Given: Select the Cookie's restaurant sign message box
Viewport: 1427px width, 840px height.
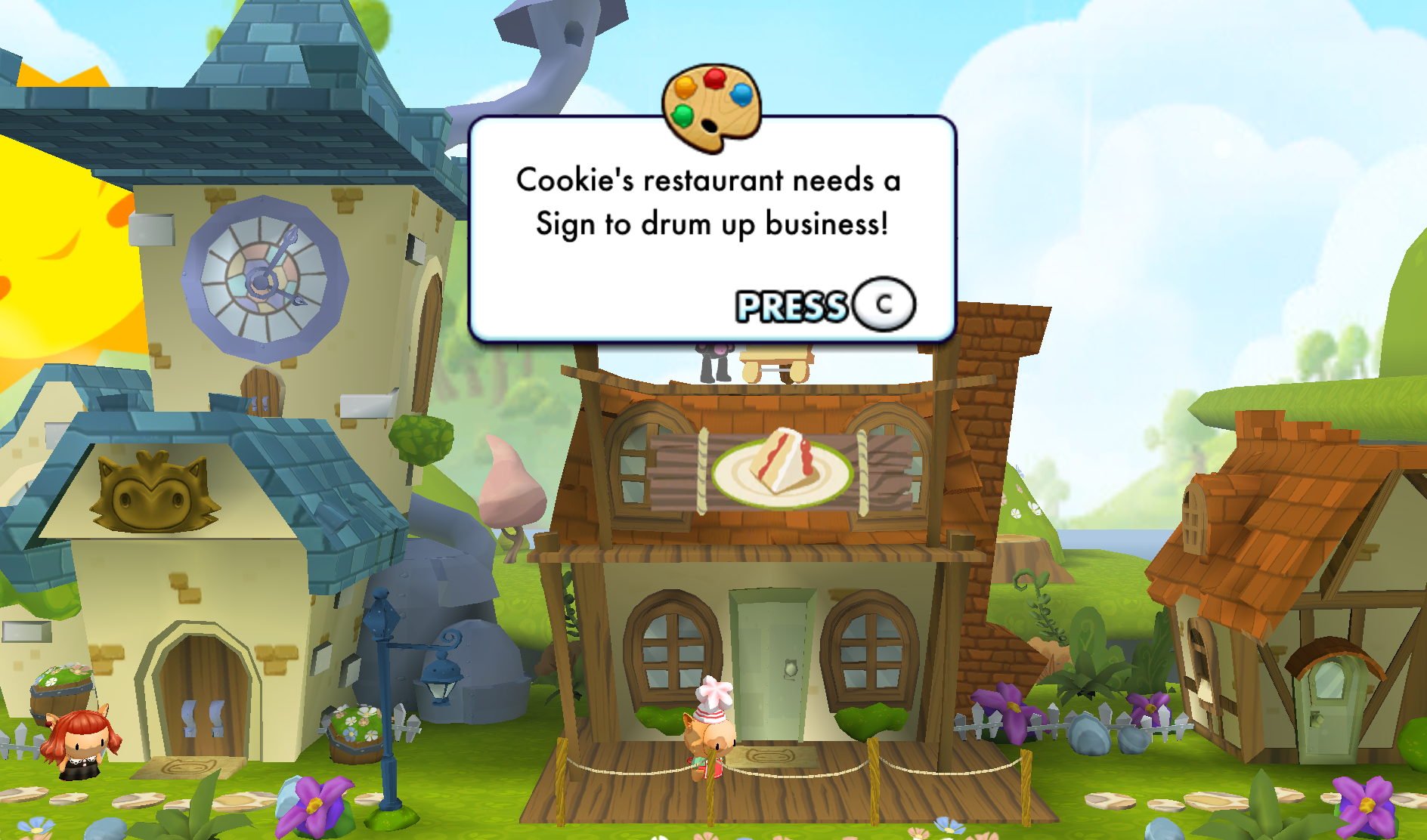Looking at the screenshot, I should [x=710, y=227].
